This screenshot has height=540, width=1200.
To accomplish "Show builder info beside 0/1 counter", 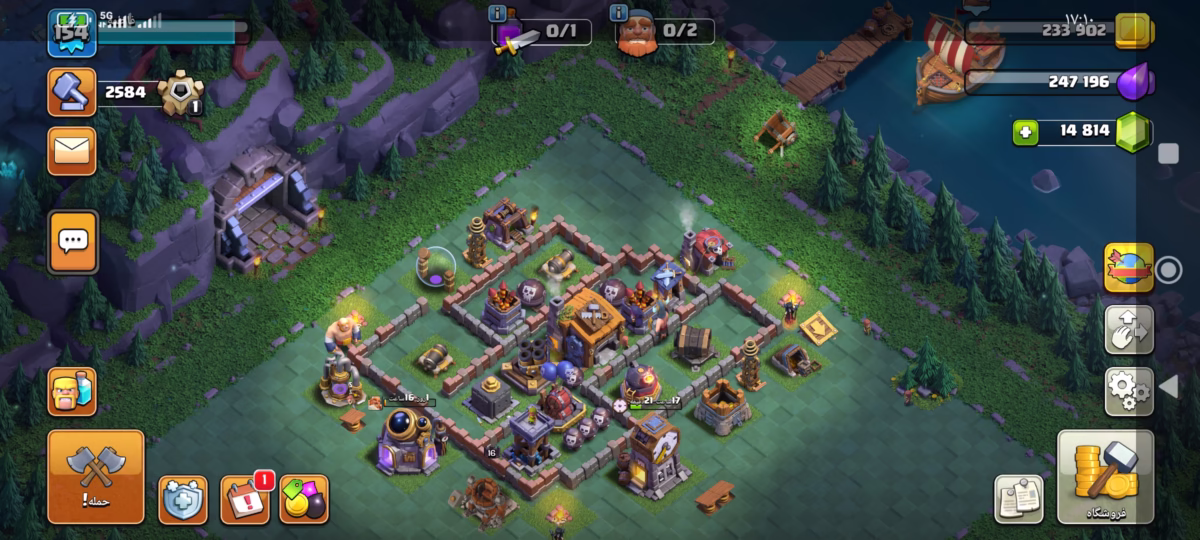I will tap(498, 13).
